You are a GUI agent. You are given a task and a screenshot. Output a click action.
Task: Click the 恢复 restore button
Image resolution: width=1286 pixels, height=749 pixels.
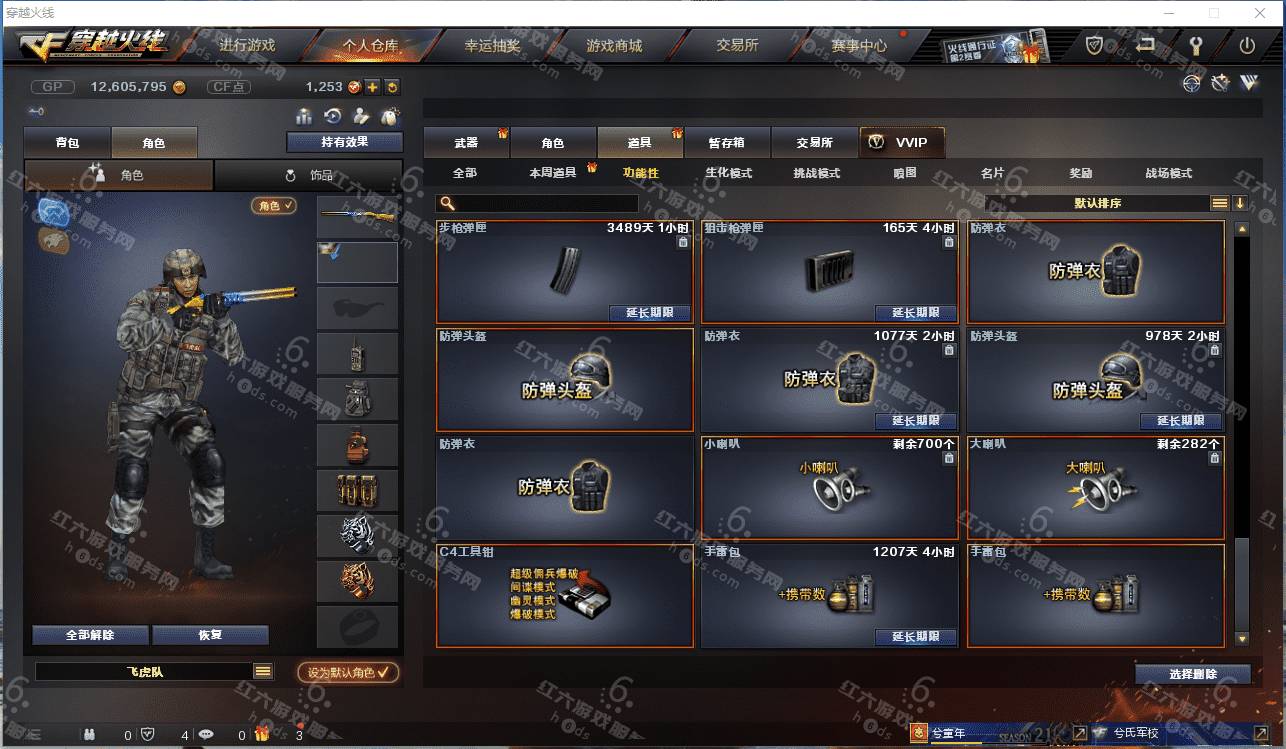(210, 635)
